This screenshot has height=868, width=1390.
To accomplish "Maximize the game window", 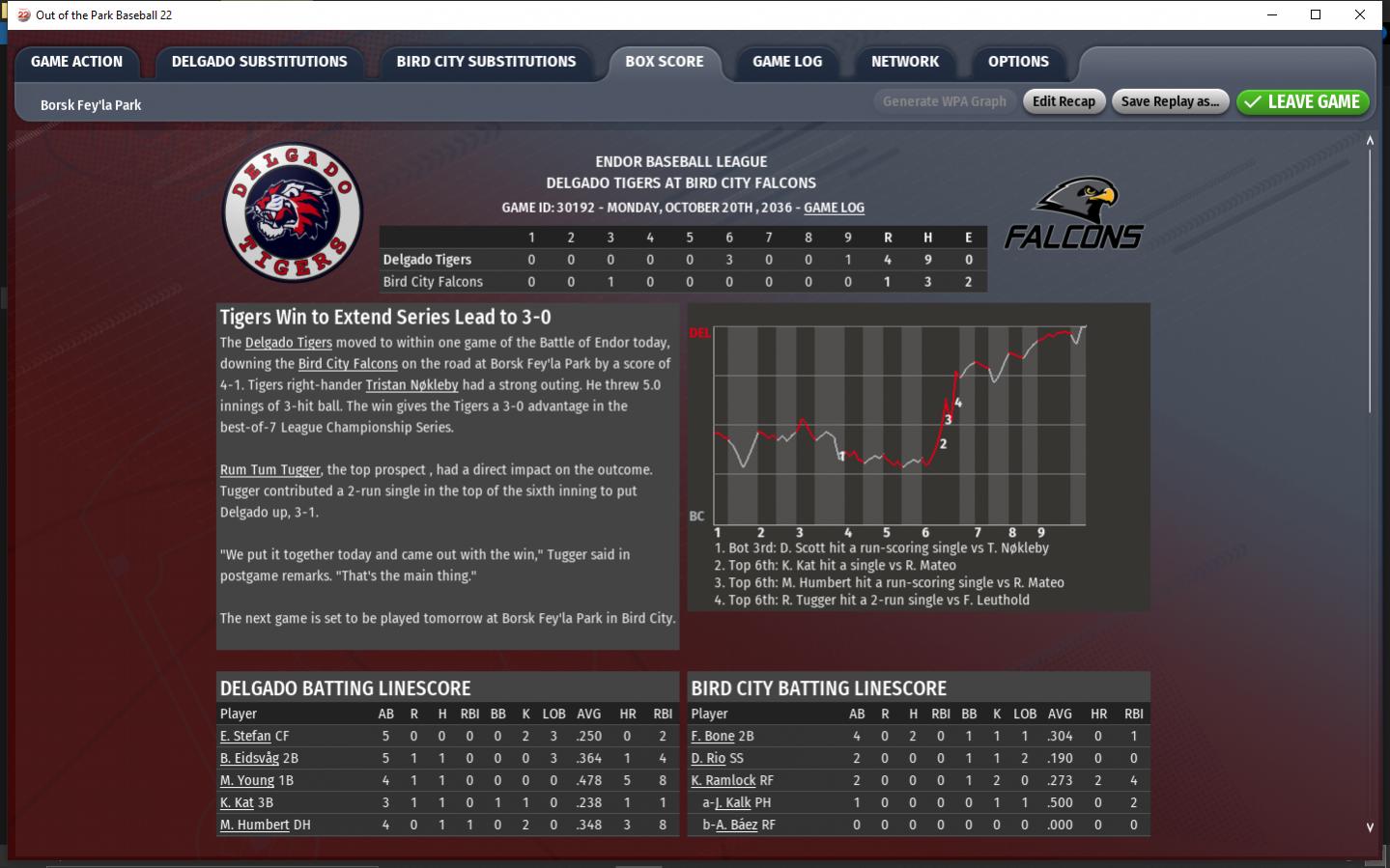I will [1316, 14].
